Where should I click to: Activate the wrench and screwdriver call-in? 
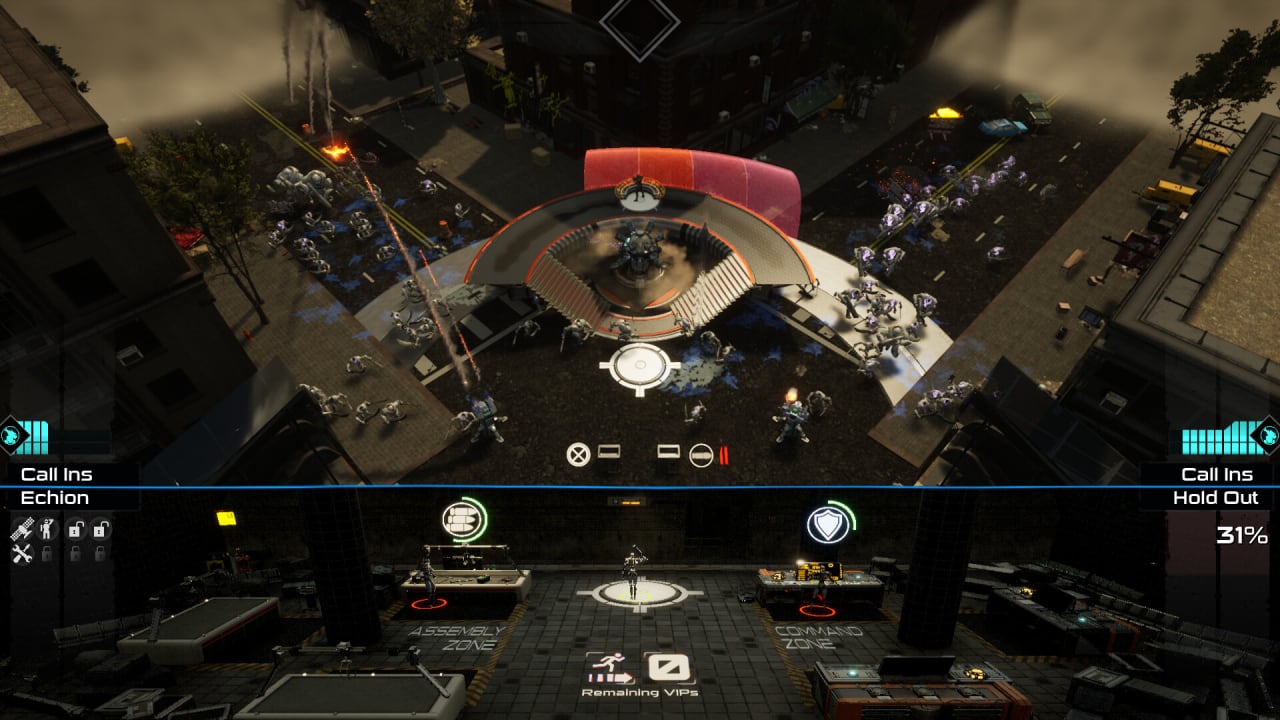pyautogui.click(x=23, y=552)
